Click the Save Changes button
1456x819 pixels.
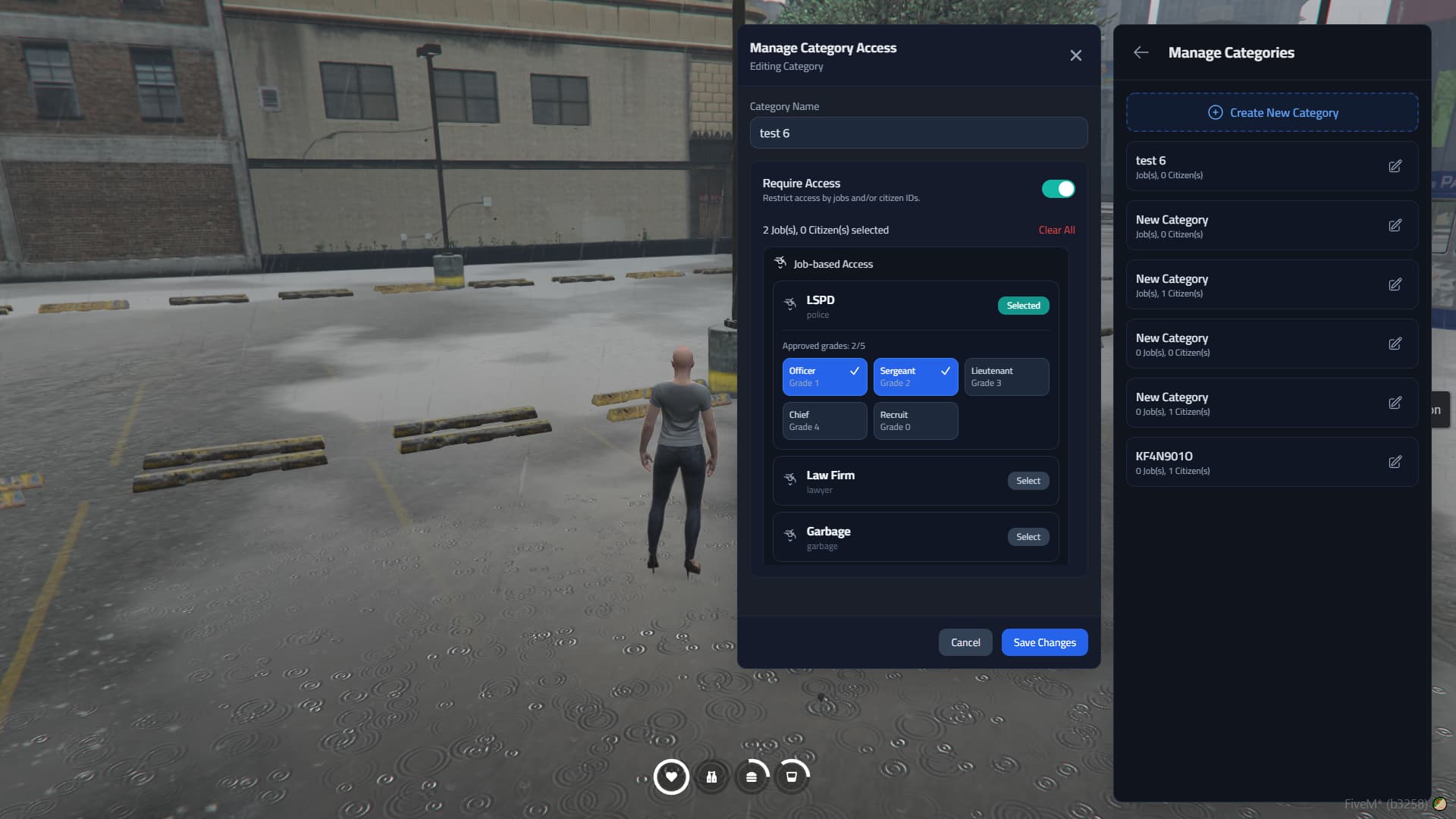click(1044, 642)
